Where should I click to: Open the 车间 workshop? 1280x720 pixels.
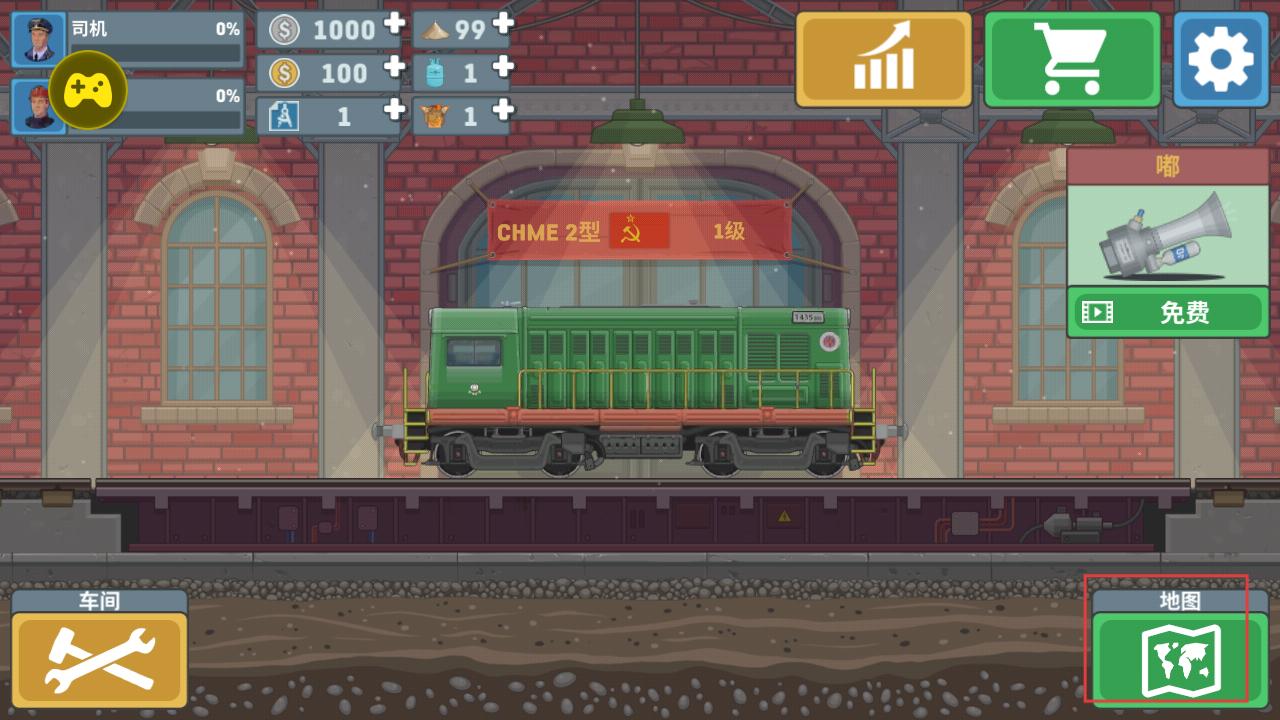tap(100, 660)
